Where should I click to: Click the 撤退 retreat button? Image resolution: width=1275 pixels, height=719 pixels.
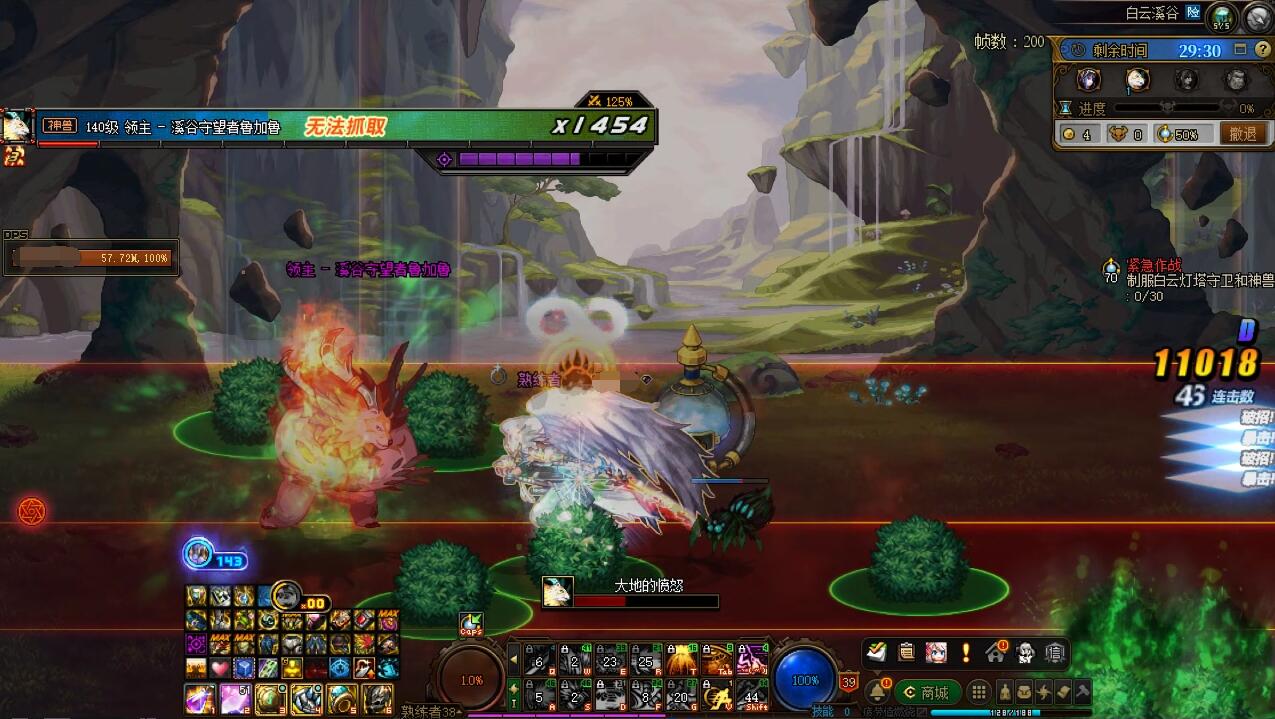point(1242,133)
